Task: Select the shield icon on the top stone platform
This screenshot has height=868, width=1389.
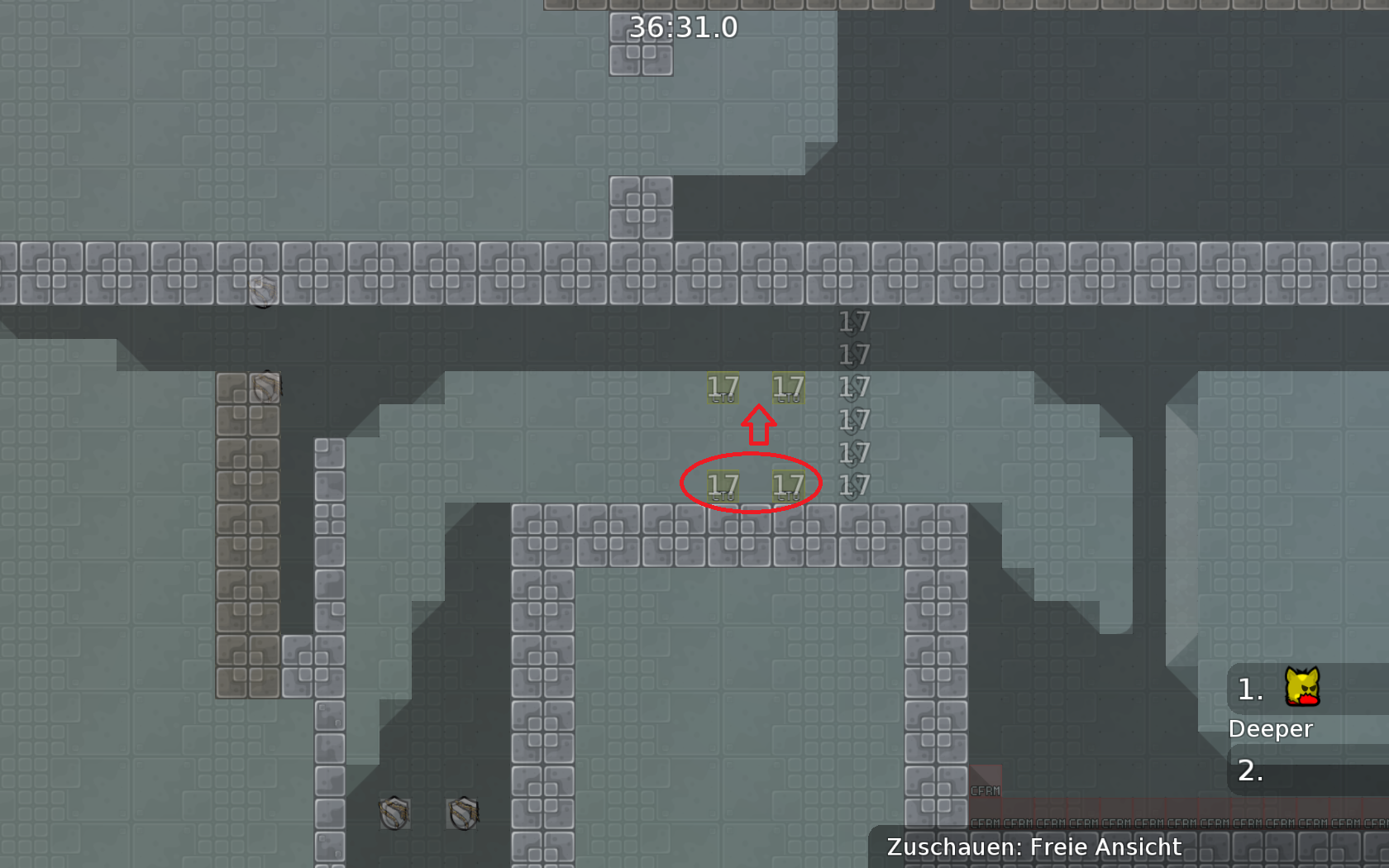Action: click(263, 290)
